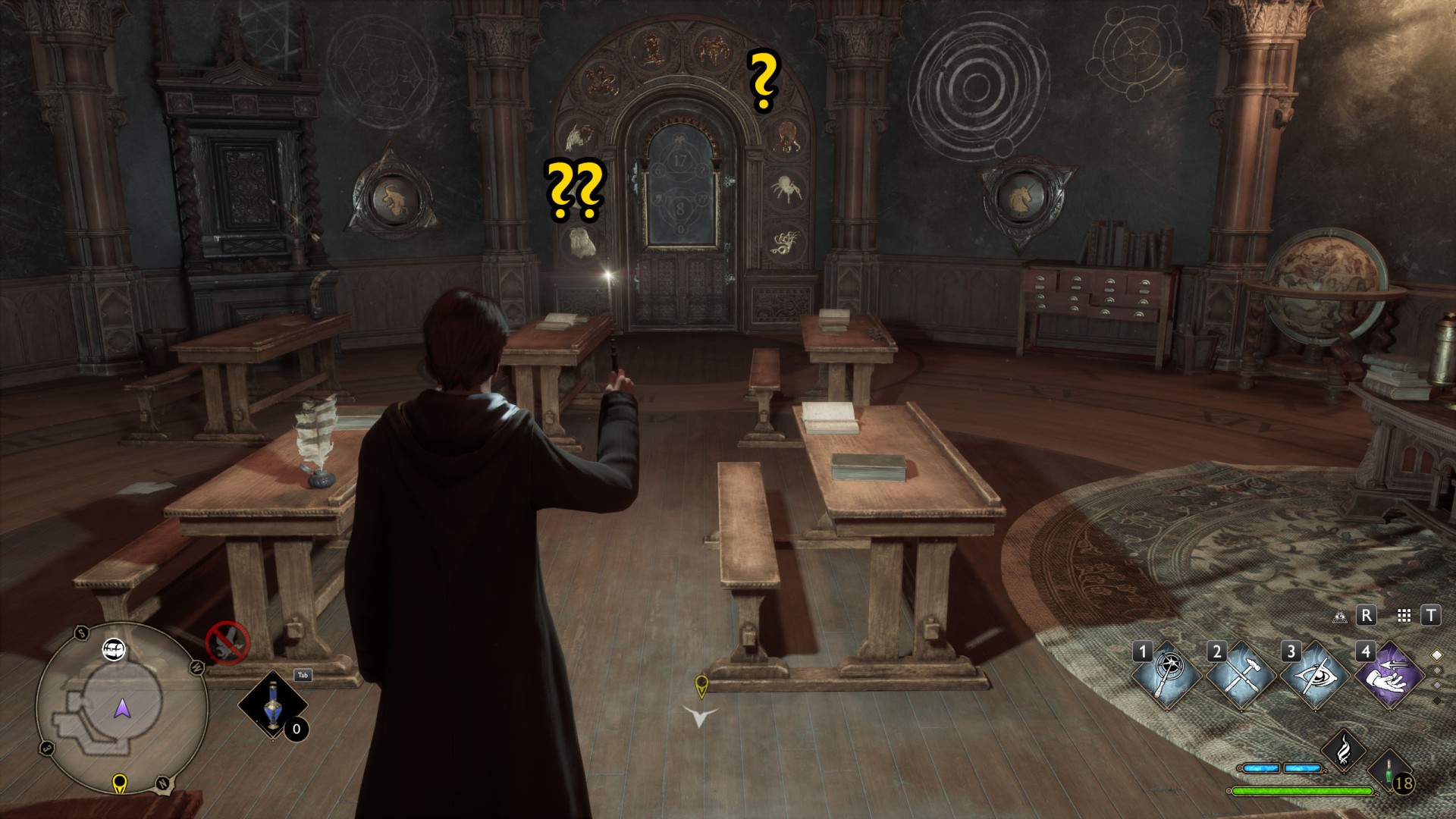Open the circular minimap
The width and height of the screenshot is (1456, 819).
click(121, 708)
